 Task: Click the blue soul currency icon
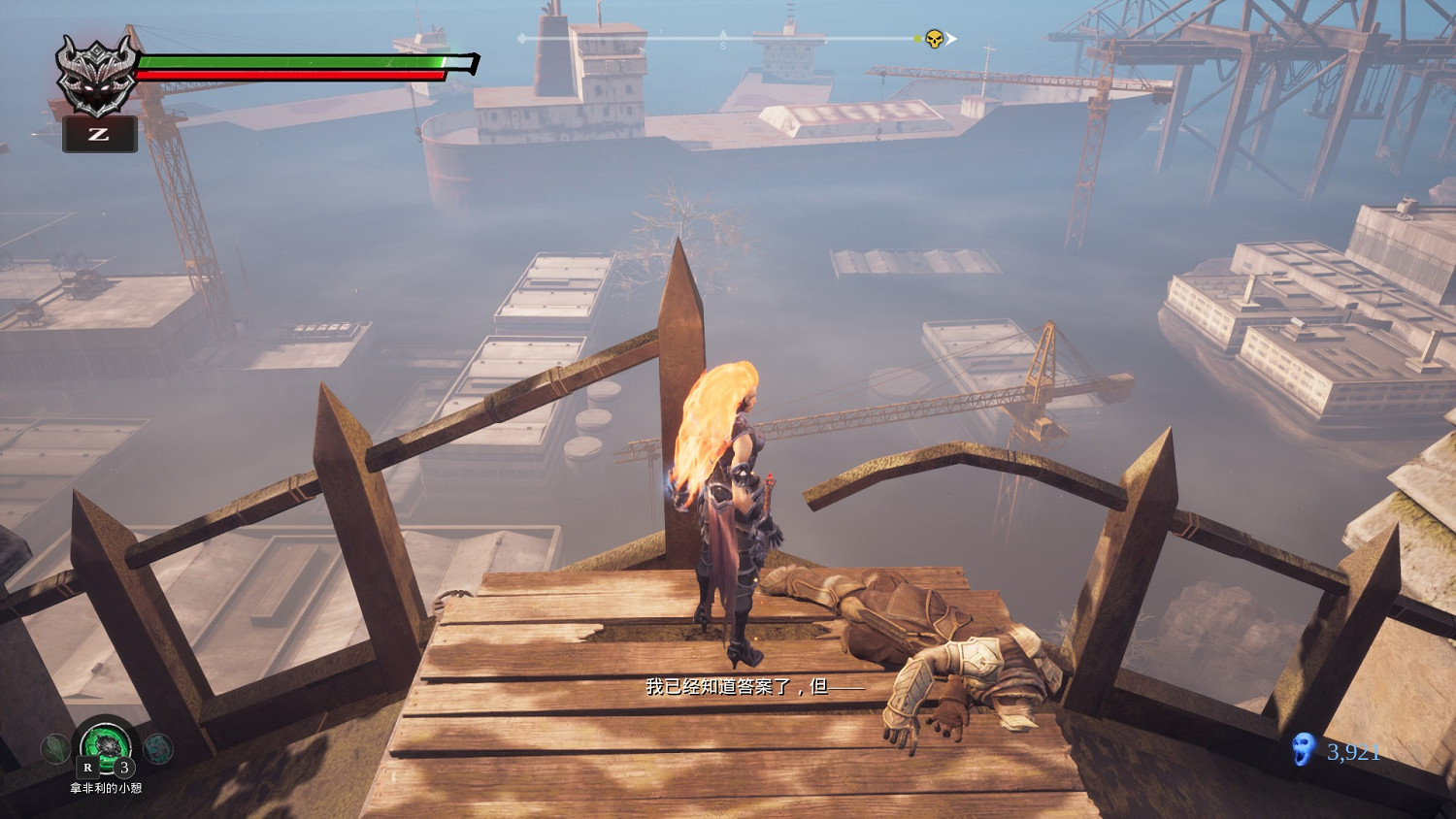(1304, 750)
